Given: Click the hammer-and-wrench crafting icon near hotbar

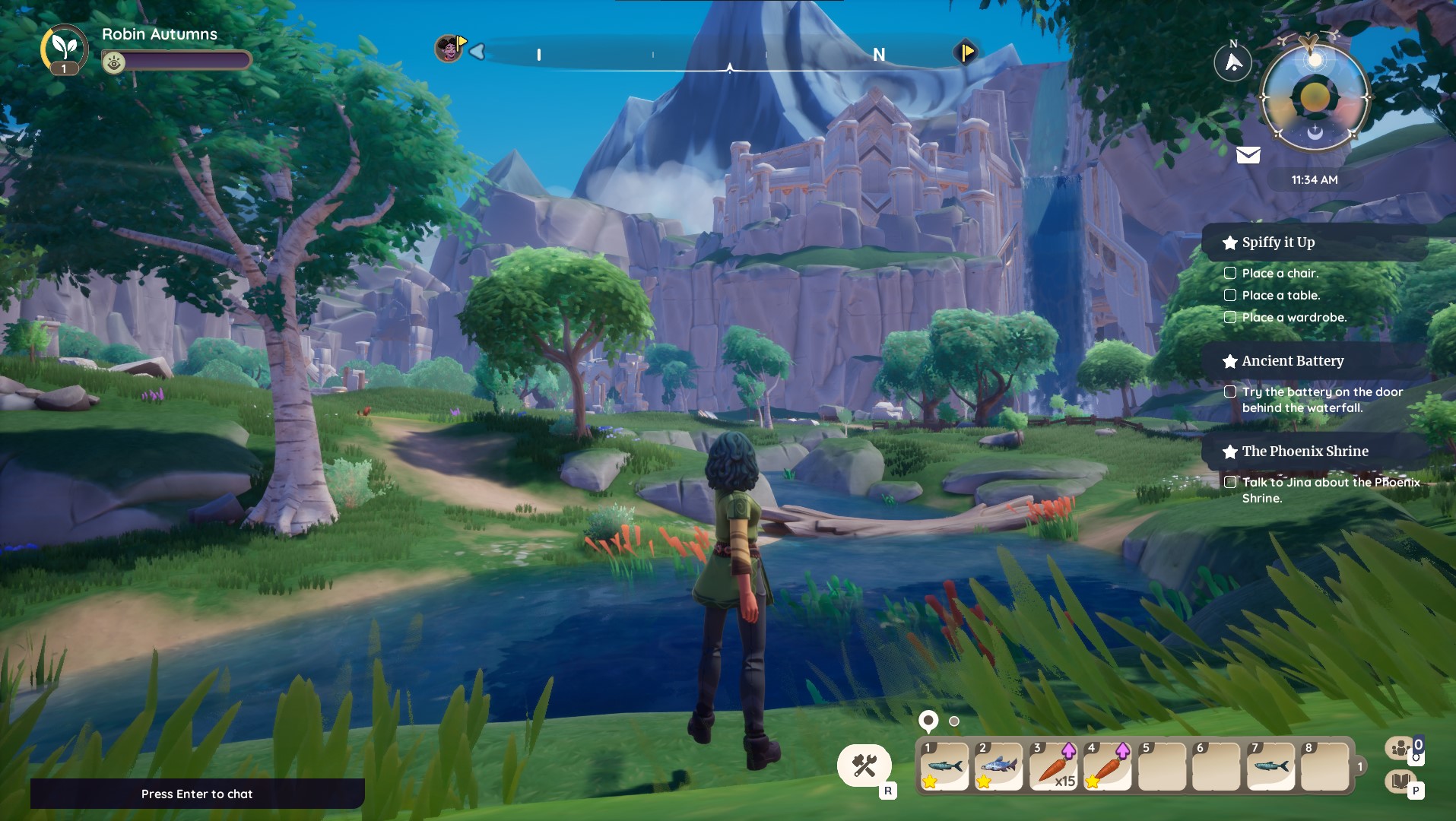Looking at the screenshot, I should [864, 766].
